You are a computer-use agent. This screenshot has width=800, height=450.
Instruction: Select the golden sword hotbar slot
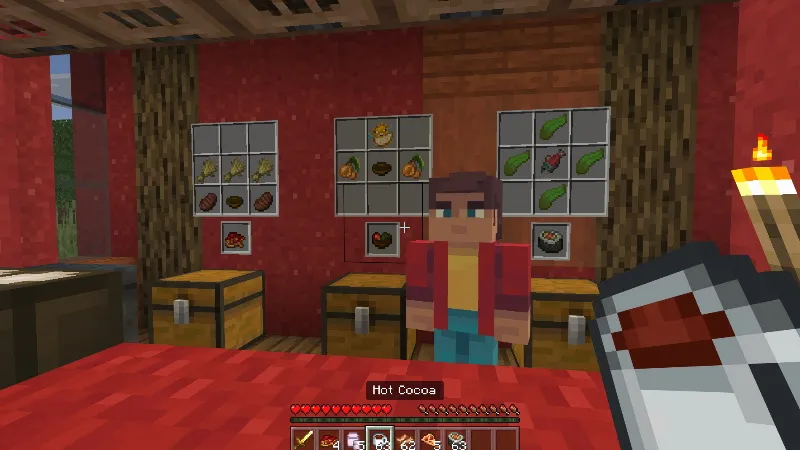[304, 439]
